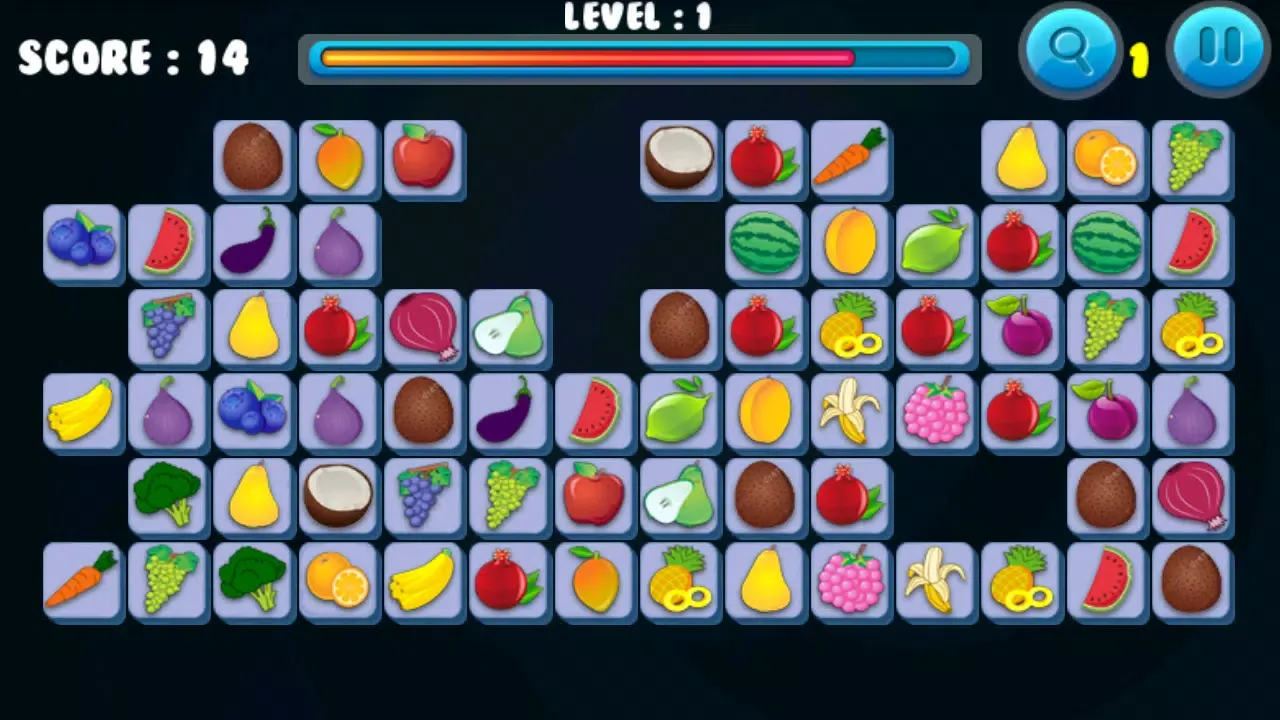Select the red onion tile beside the cut pear

point(423,326)
